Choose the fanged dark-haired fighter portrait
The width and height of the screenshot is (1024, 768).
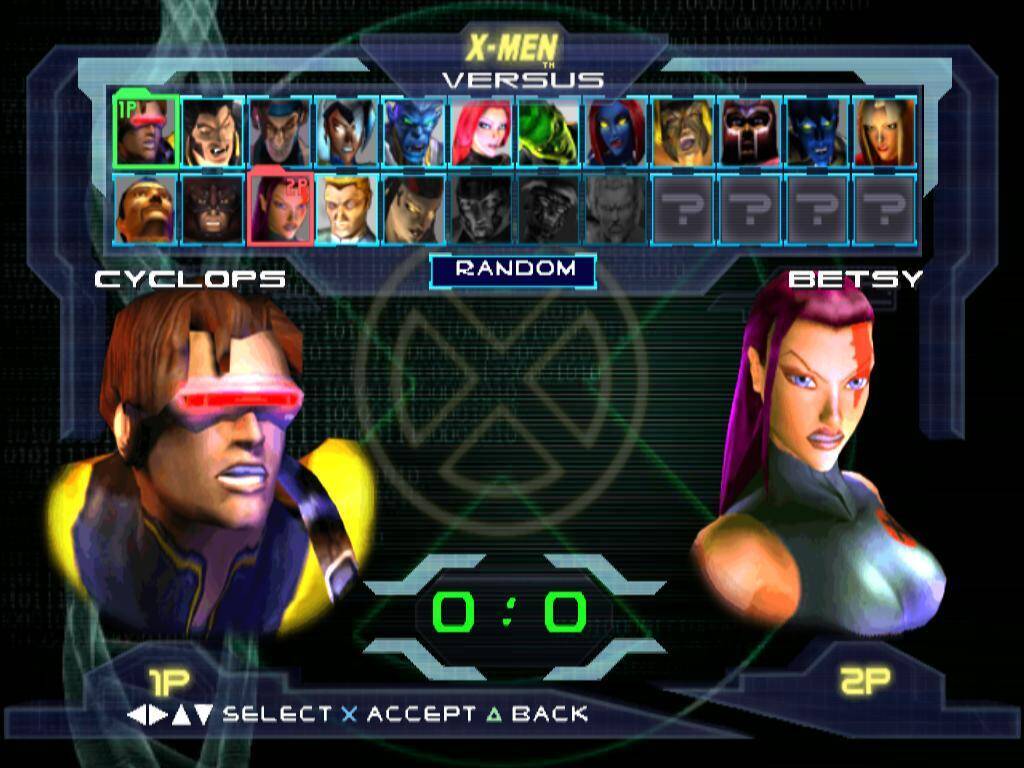click(212, 131)
